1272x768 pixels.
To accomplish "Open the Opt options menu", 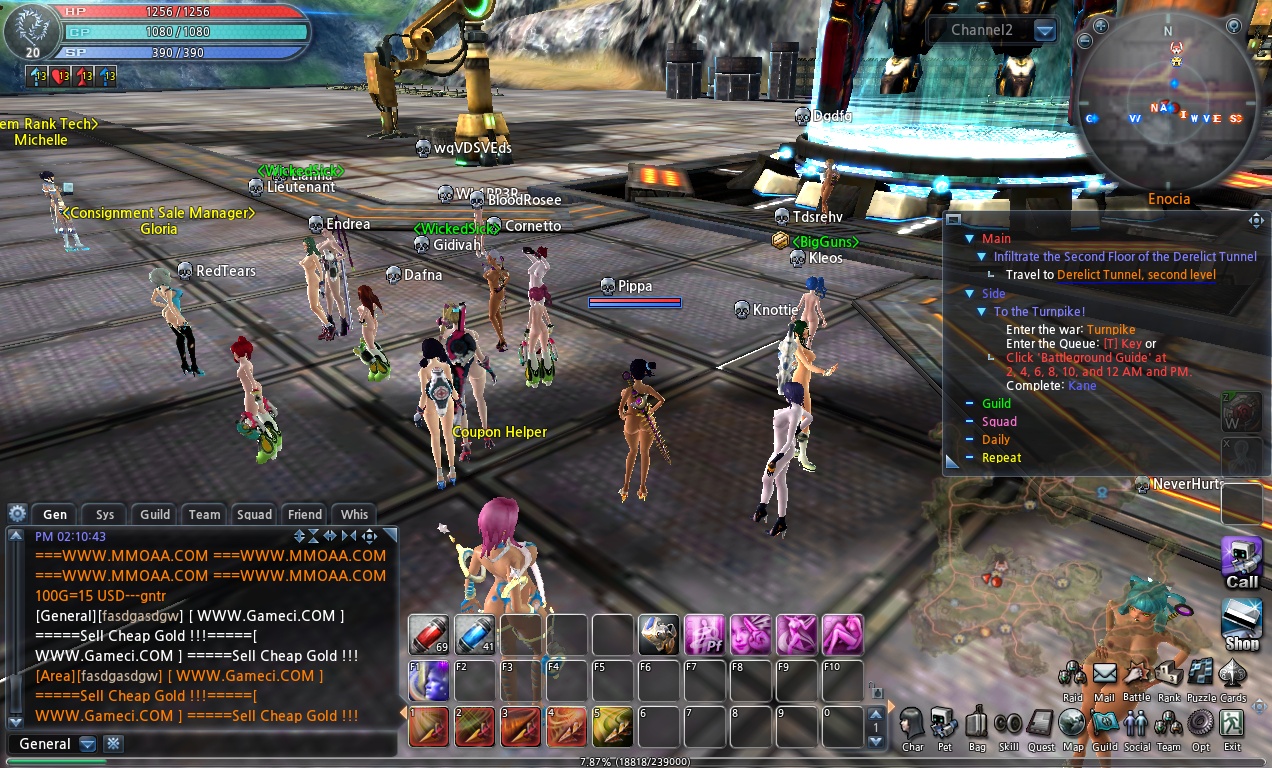I will pyautogui.click(x=1200, y=725).
